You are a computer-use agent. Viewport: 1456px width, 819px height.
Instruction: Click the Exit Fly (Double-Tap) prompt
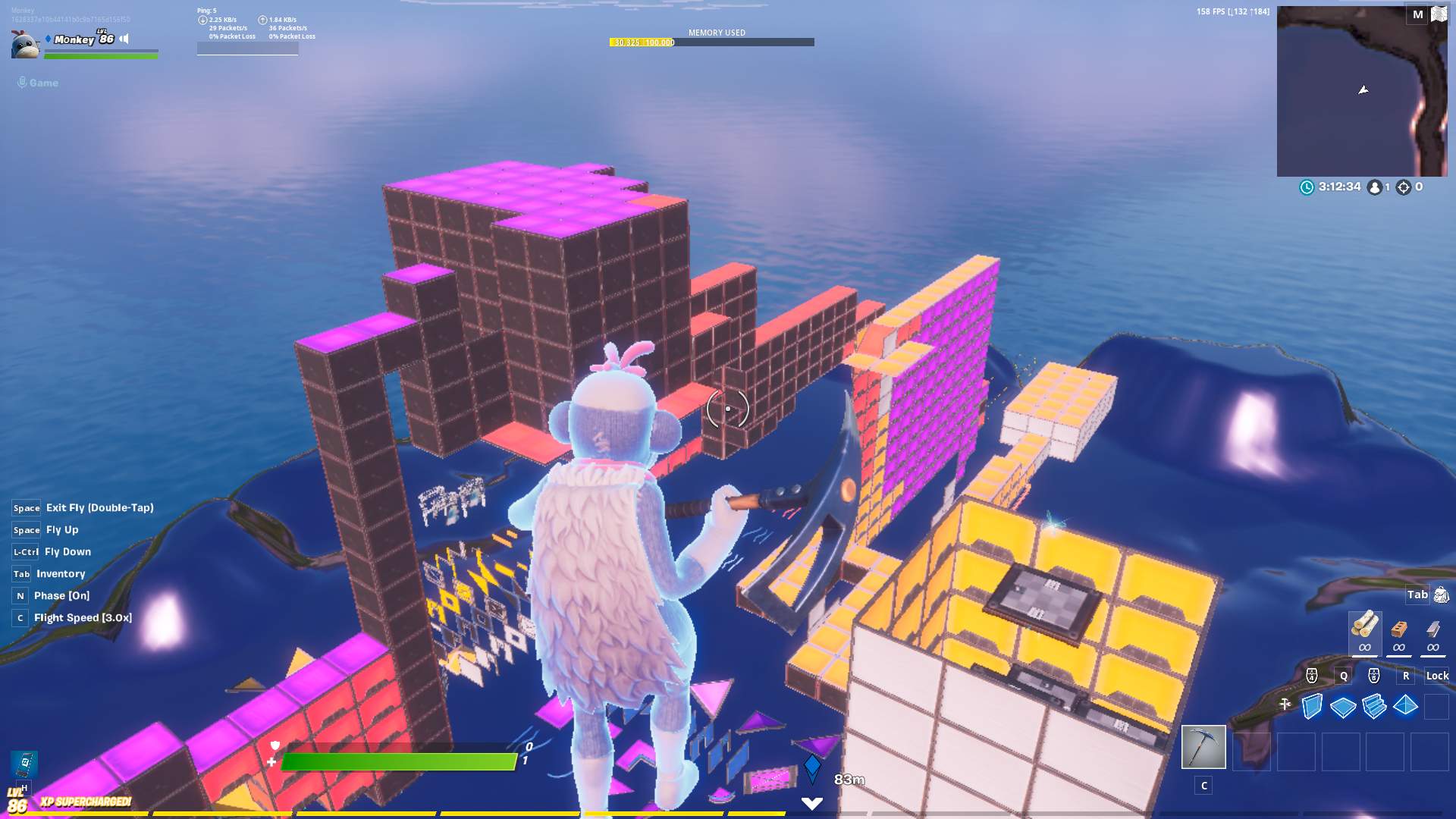click(99, 508)
